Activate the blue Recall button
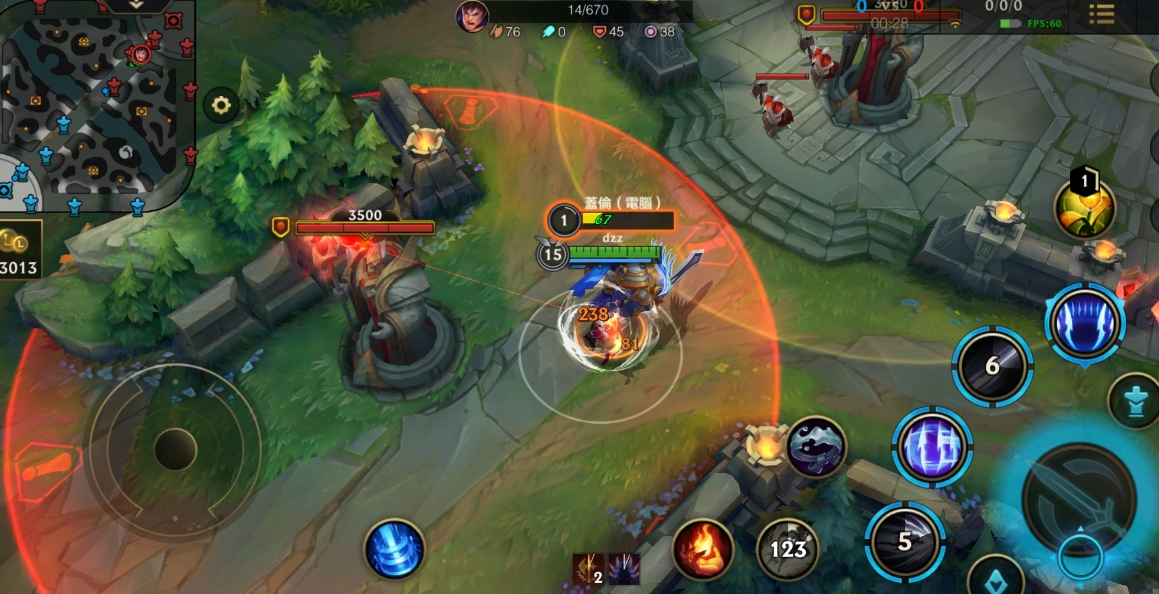 coord(394,549)
